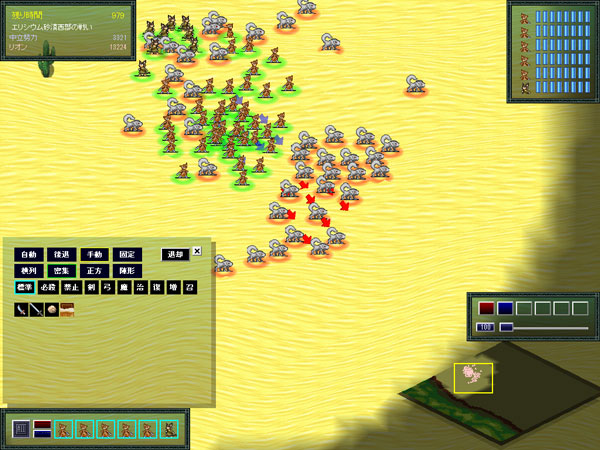Image resolution: width=600 pixels, height=450 pixels.
Task: Select the treasure chest icon
Action: click(67, 310)
